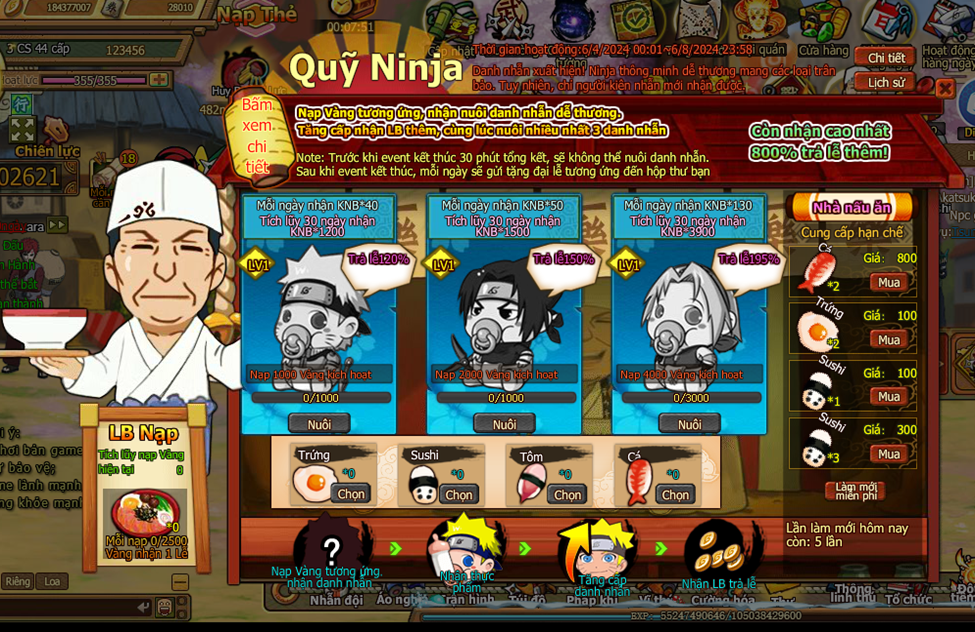Open the Nạp Thẻ top-up button

(x=257, y=15)
